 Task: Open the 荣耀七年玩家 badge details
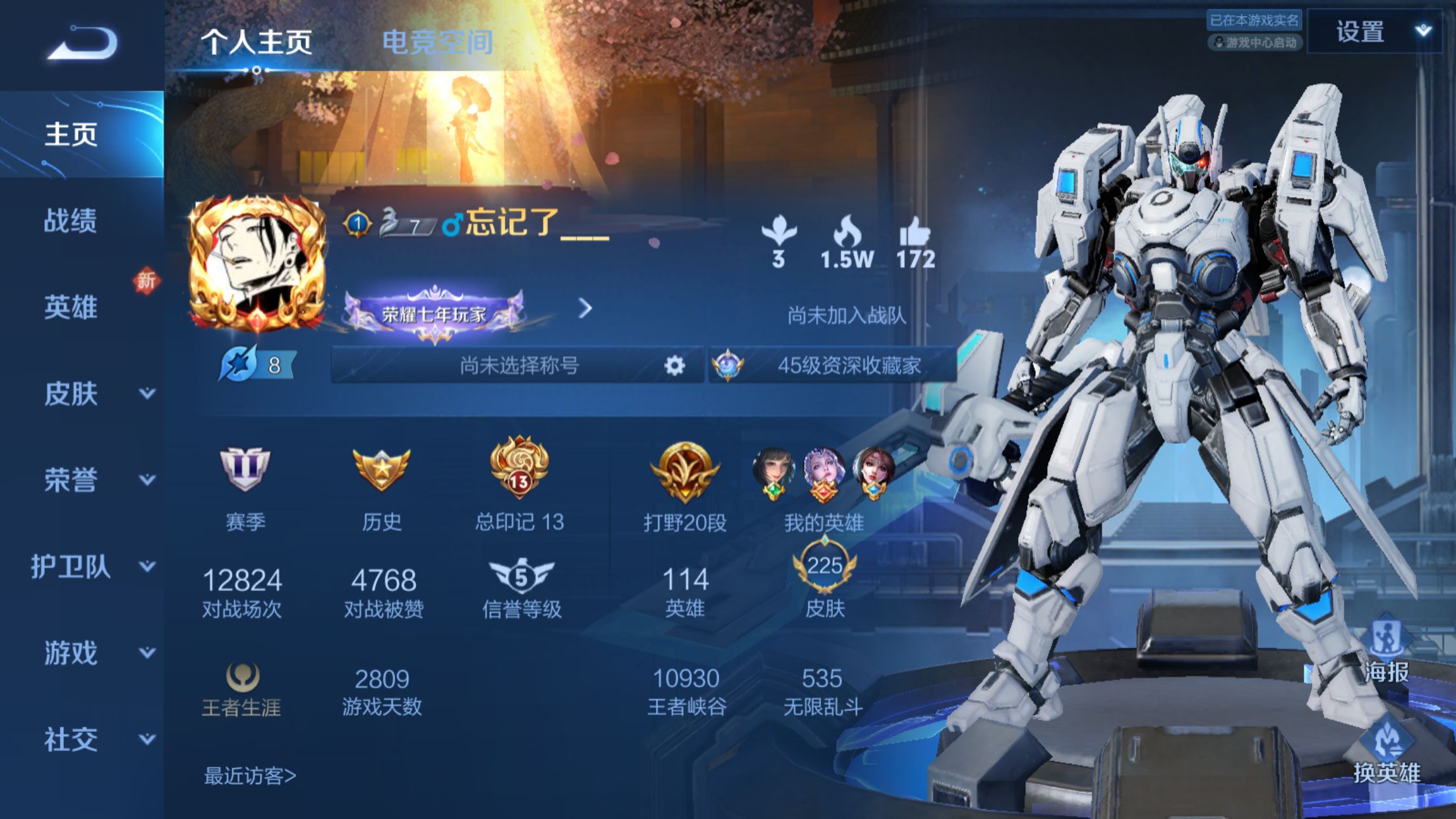435,314
